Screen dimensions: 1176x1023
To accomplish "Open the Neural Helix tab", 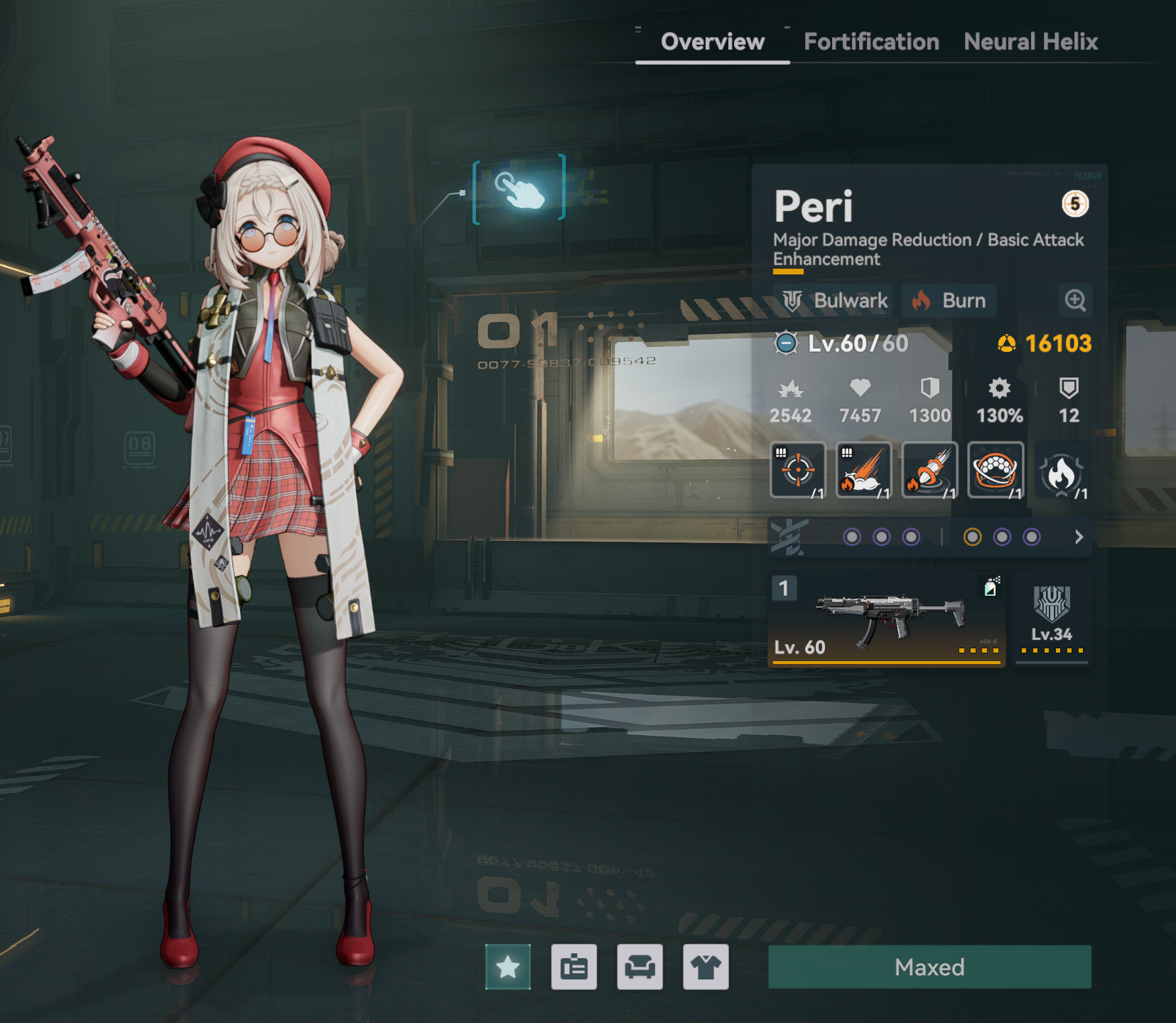I will coord(1030,42).
